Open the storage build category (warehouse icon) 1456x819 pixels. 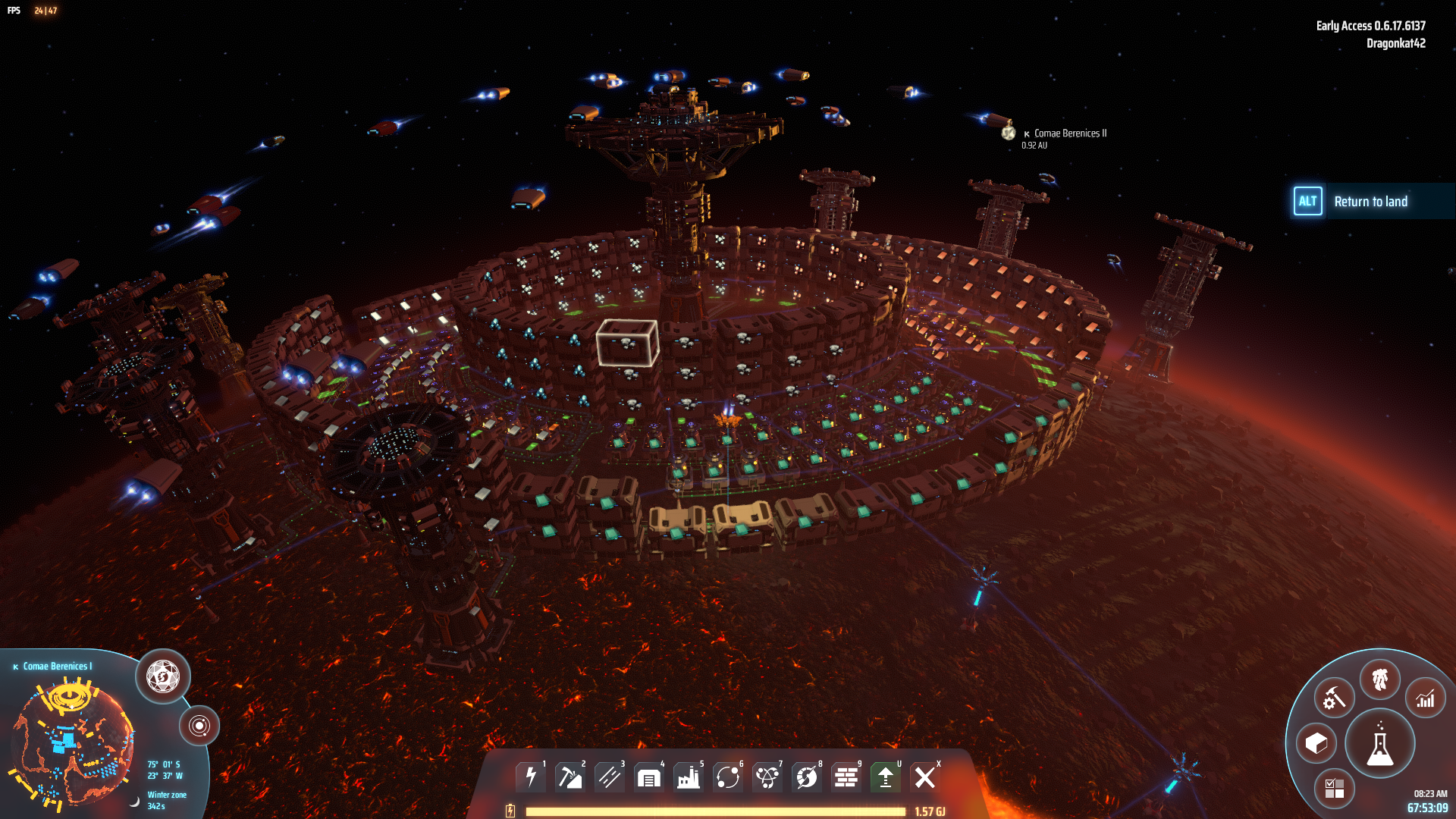click(x=648, y=777)
